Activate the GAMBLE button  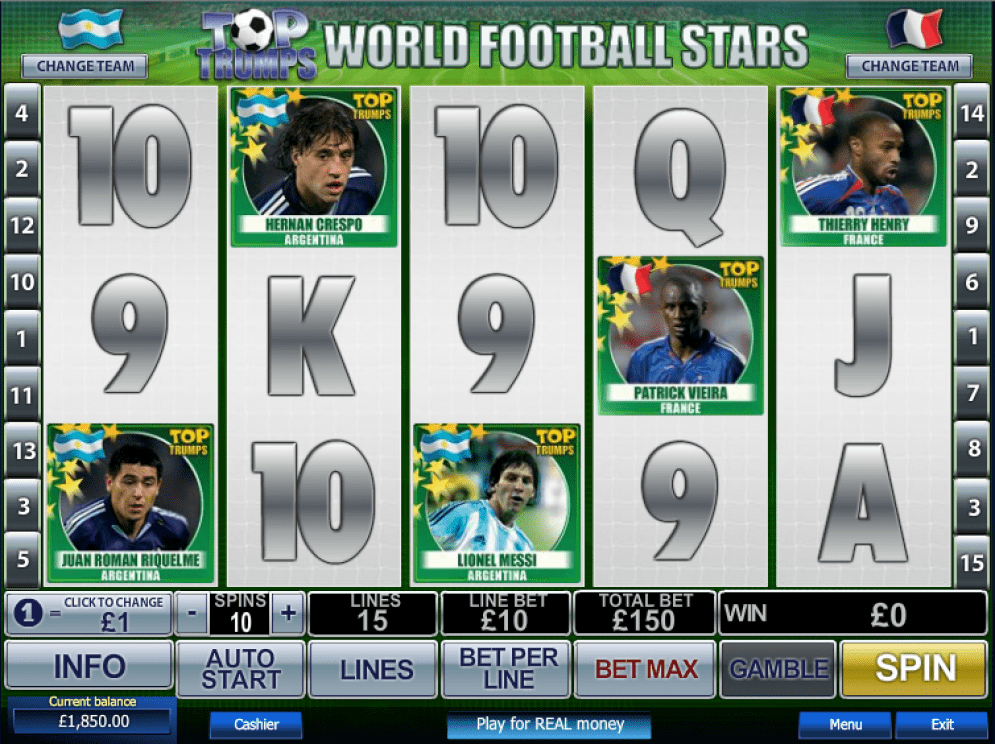click(x=778, y=668)
